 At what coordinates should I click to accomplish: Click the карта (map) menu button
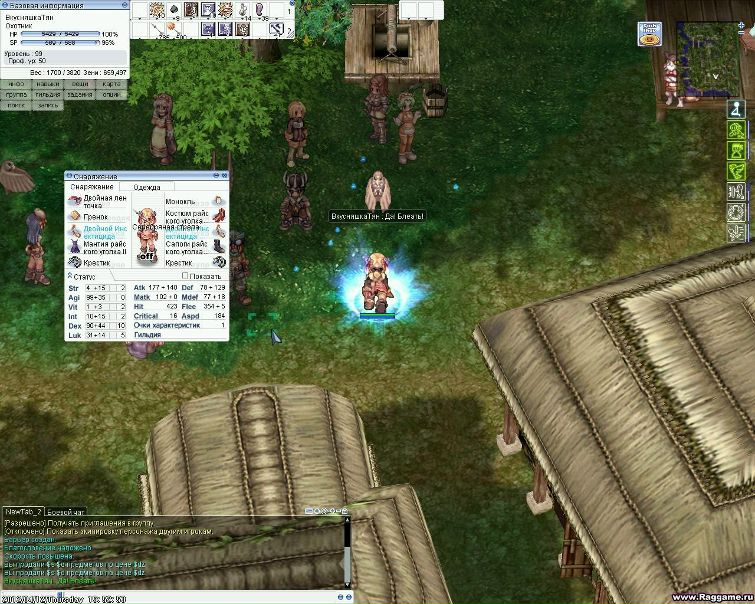(x=112, y=84)
